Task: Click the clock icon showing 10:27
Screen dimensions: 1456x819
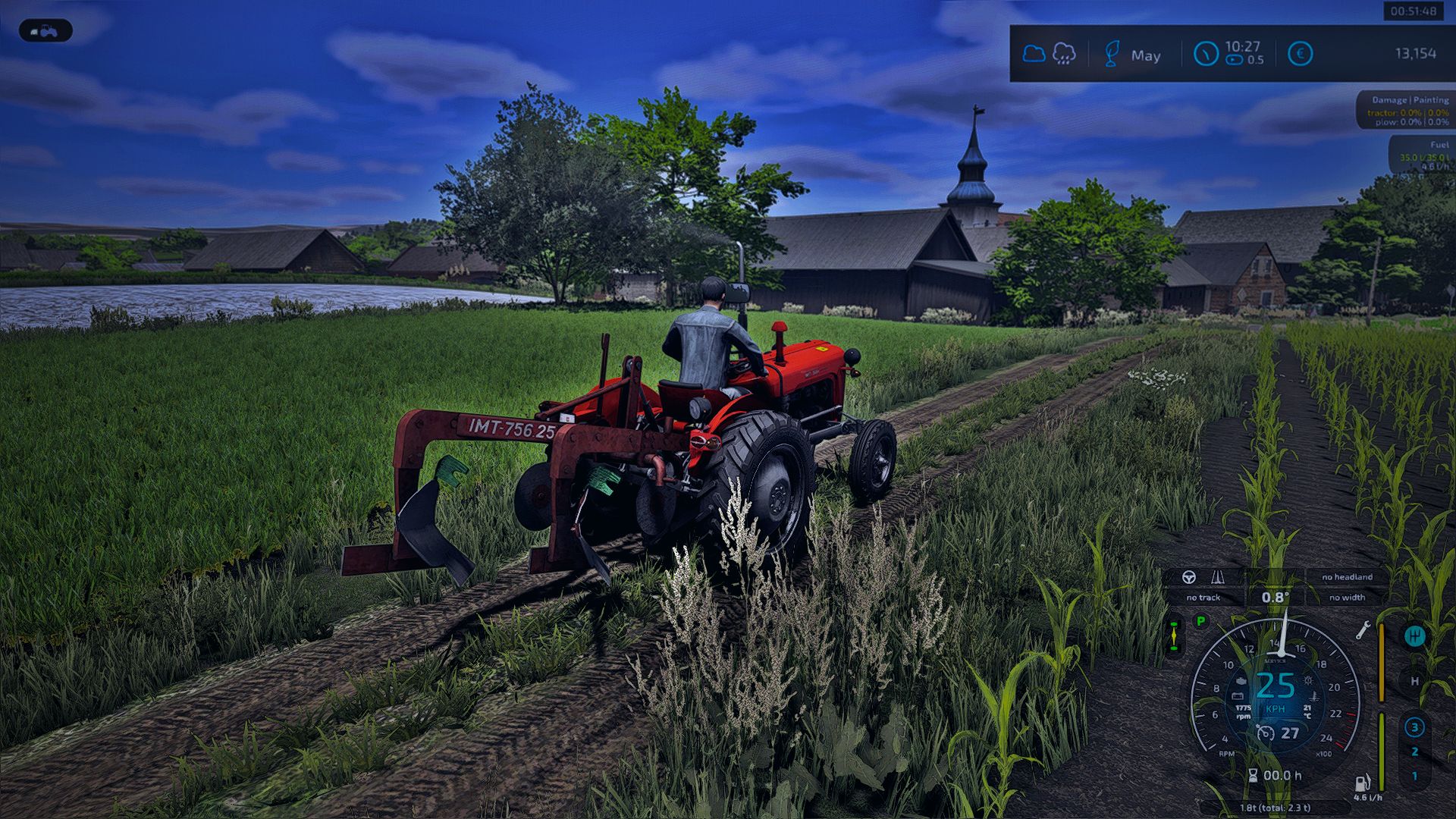Action: click(x=1206, y=52)
